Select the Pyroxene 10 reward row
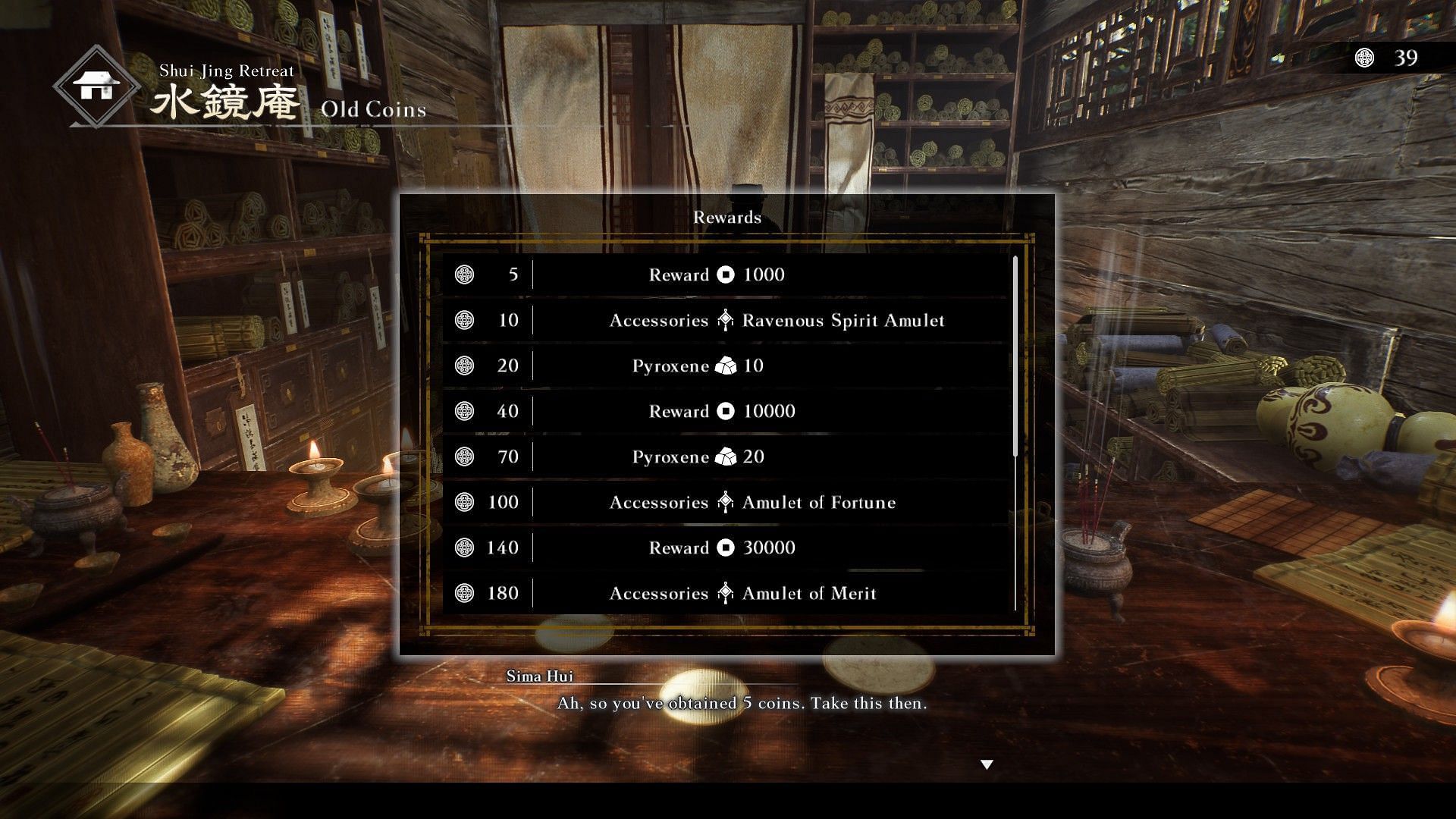The height and width of the screenshot is (819, 1456). point(726,366)
